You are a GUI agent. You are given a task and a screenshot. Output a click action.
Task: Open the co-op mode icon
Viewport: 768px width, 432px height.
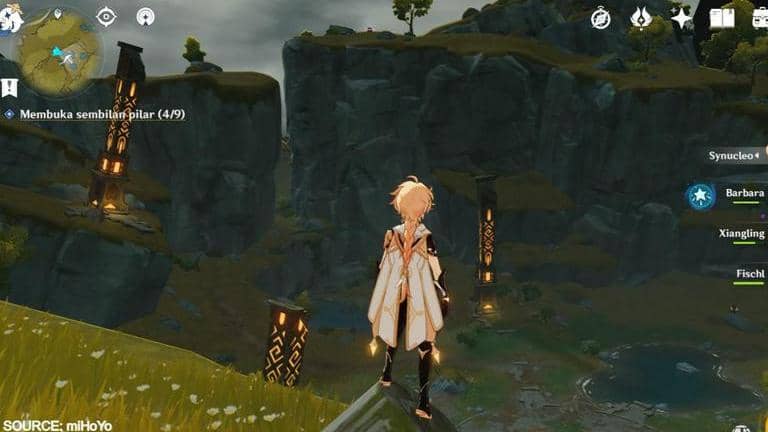click(145, 16)
